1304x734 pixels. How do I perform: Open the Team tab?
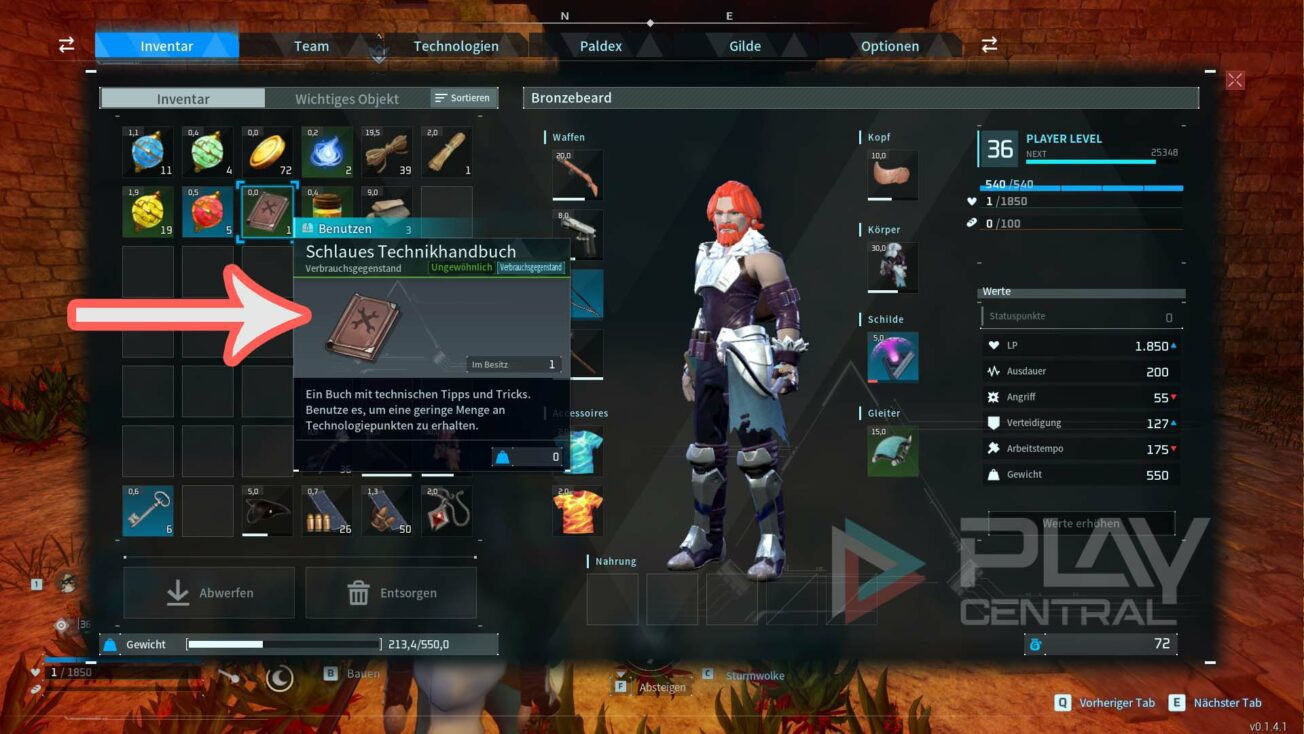coord(311,46)
